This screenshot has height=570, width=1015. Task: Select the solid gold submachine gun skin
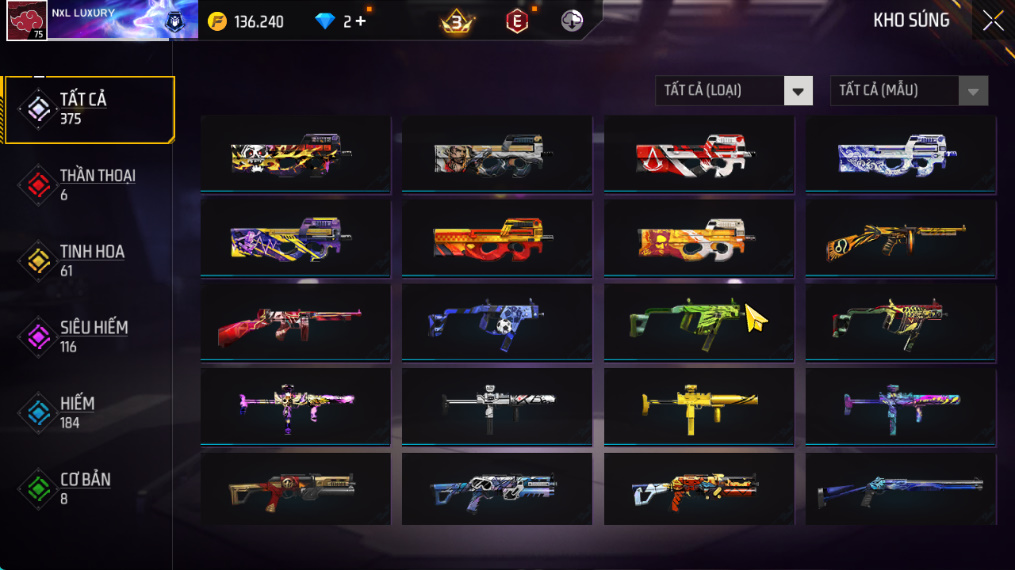(x=698, y=405)
